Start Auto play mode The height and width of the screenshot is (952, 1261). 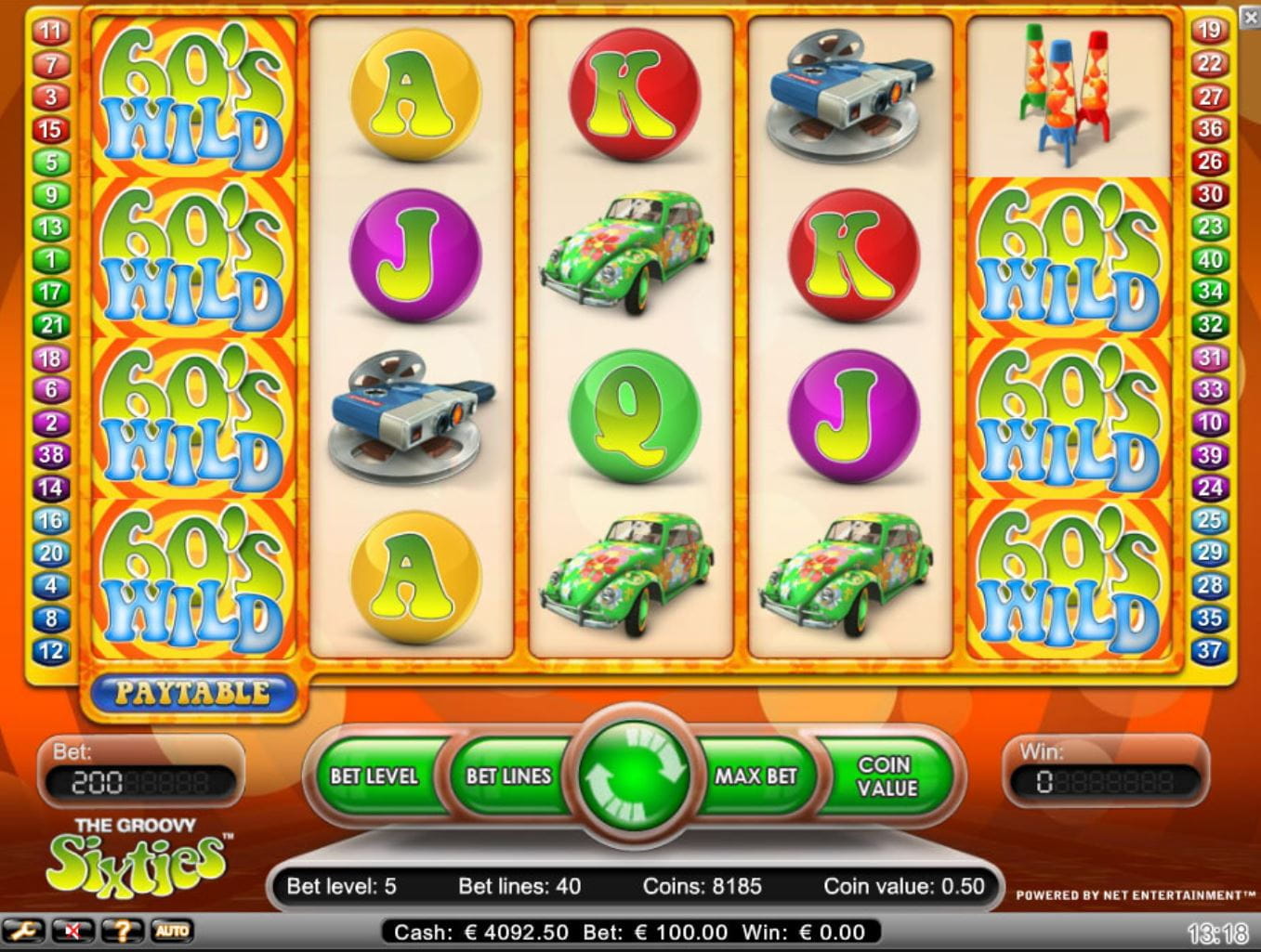(x=171, y=931)
